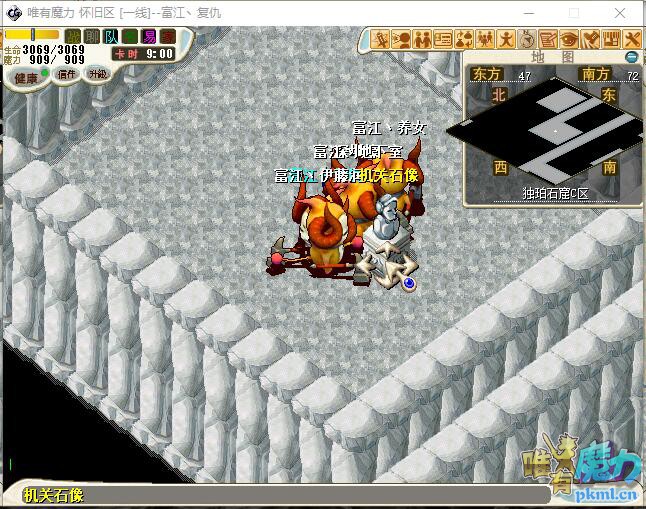Toggle the 聊 chat mode button
646x509 pixels.
[x=92, y=36]
